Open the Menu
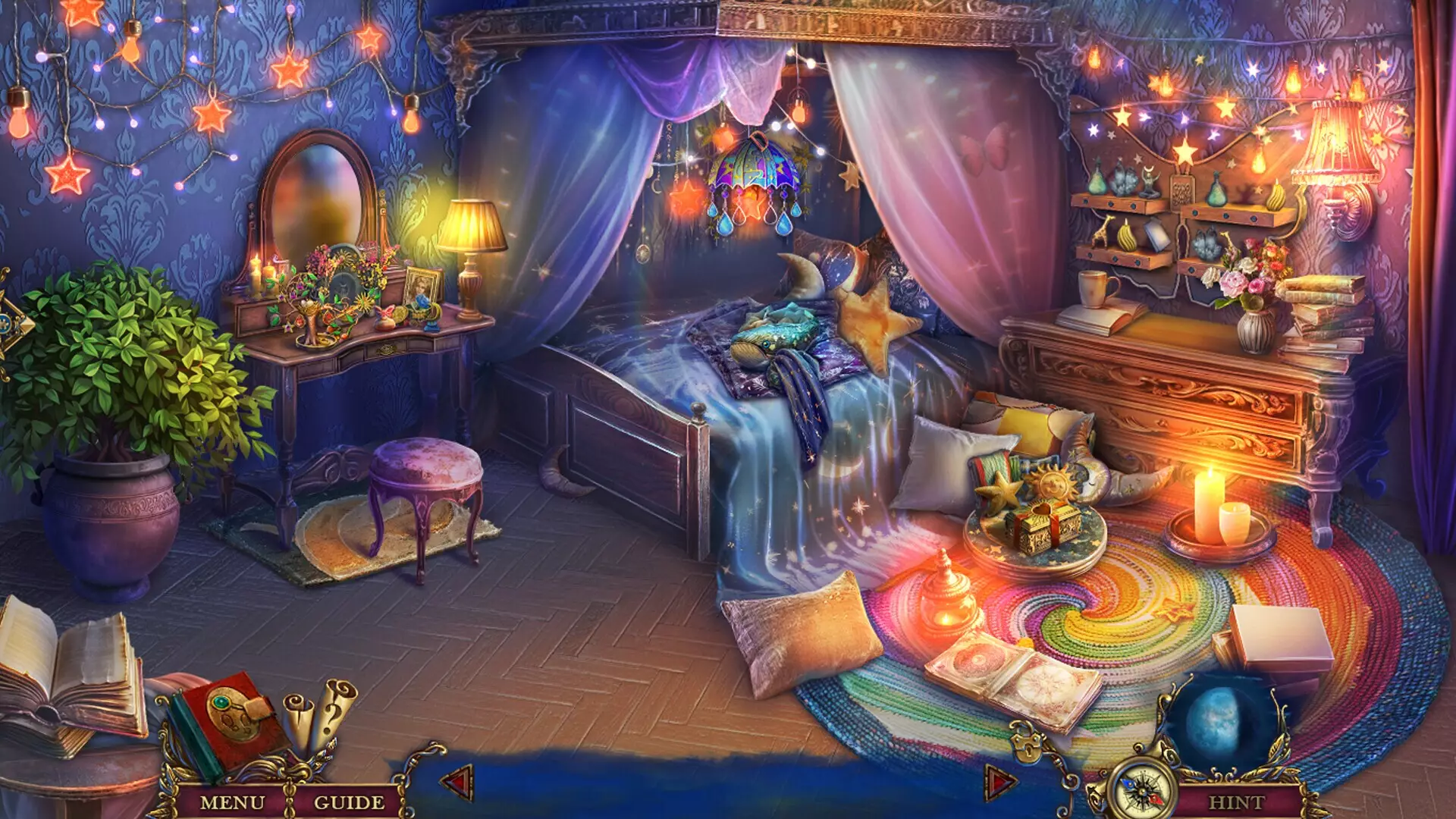Image resolution: width=1456 pixels, height=819 pixels. (x=234, y=801)
